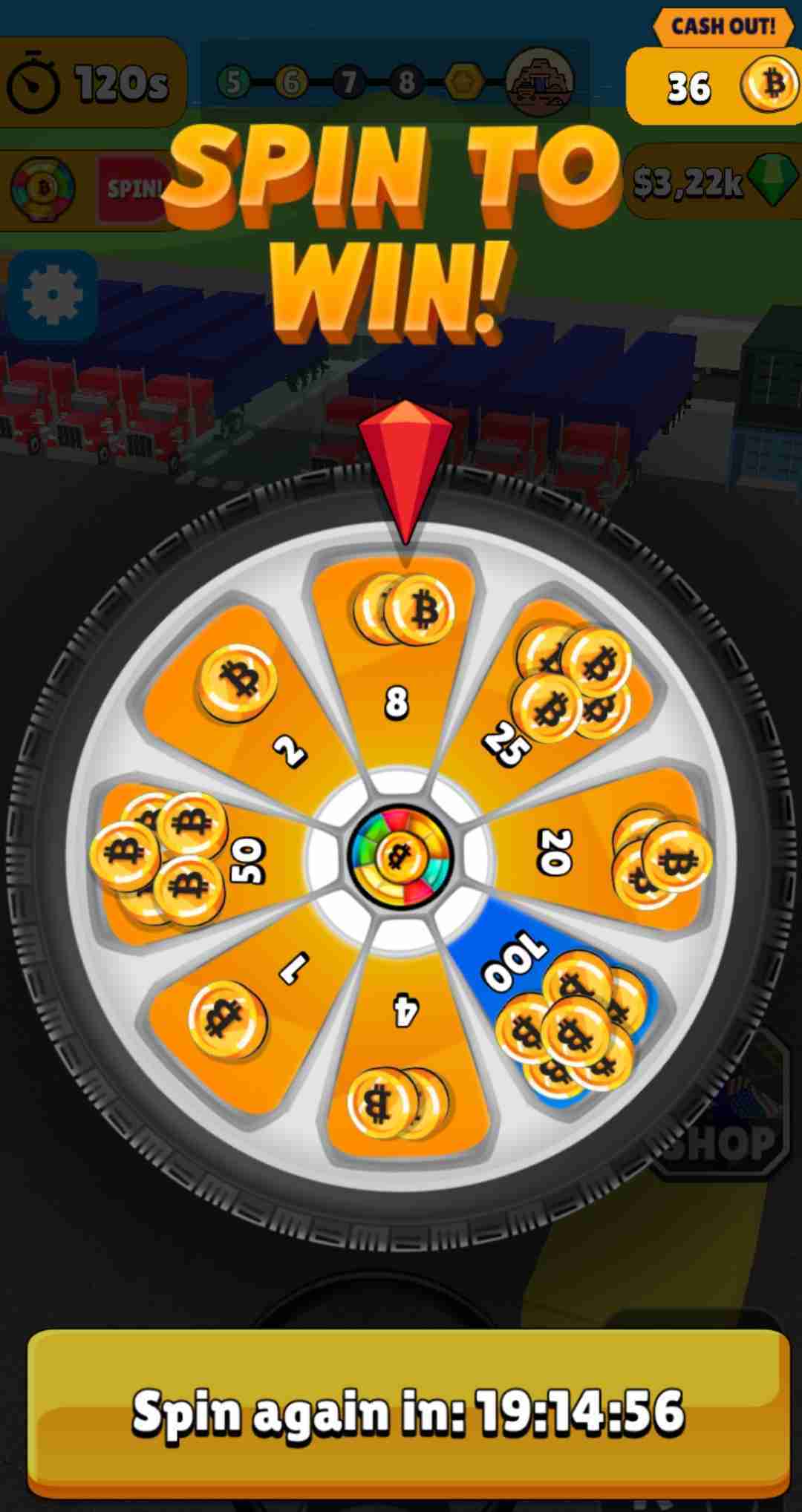Tap the wheel's center bitcoin hub
The height and width of the screenshot is (1512, 802).
(401, 856)
